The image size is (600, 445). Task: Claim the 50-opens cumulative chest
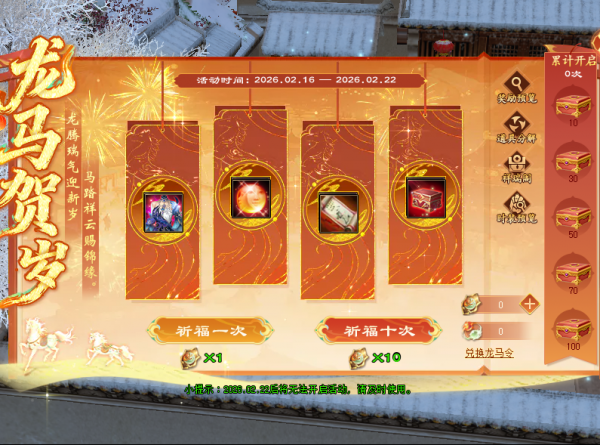(574, 217)
